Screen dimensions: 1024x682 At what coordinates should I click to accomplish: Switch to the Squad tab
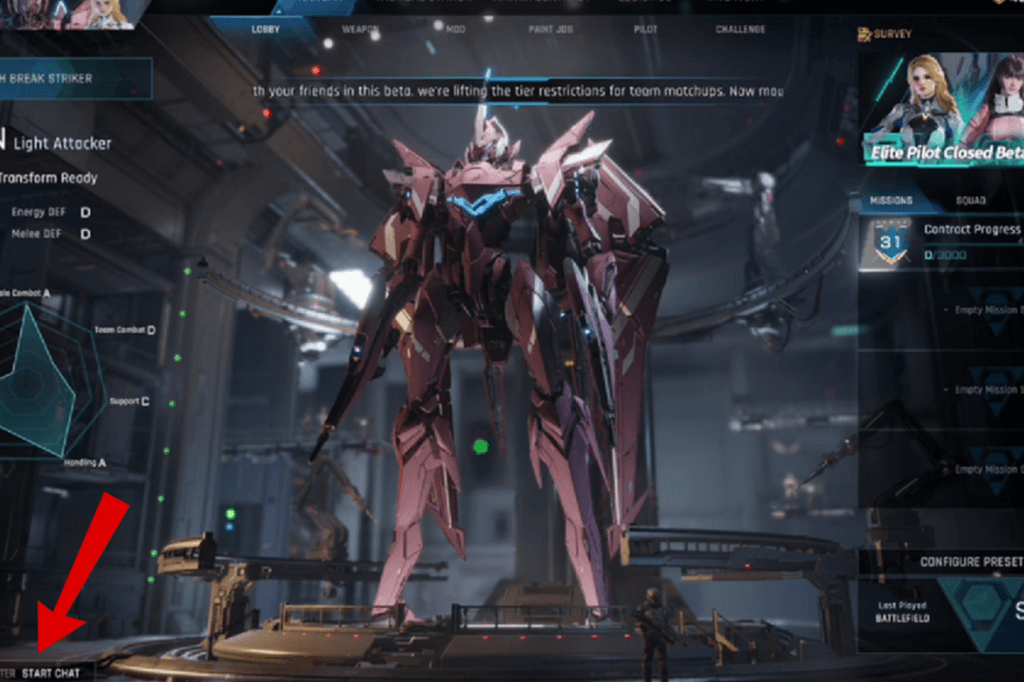click(x=970, y=200)
